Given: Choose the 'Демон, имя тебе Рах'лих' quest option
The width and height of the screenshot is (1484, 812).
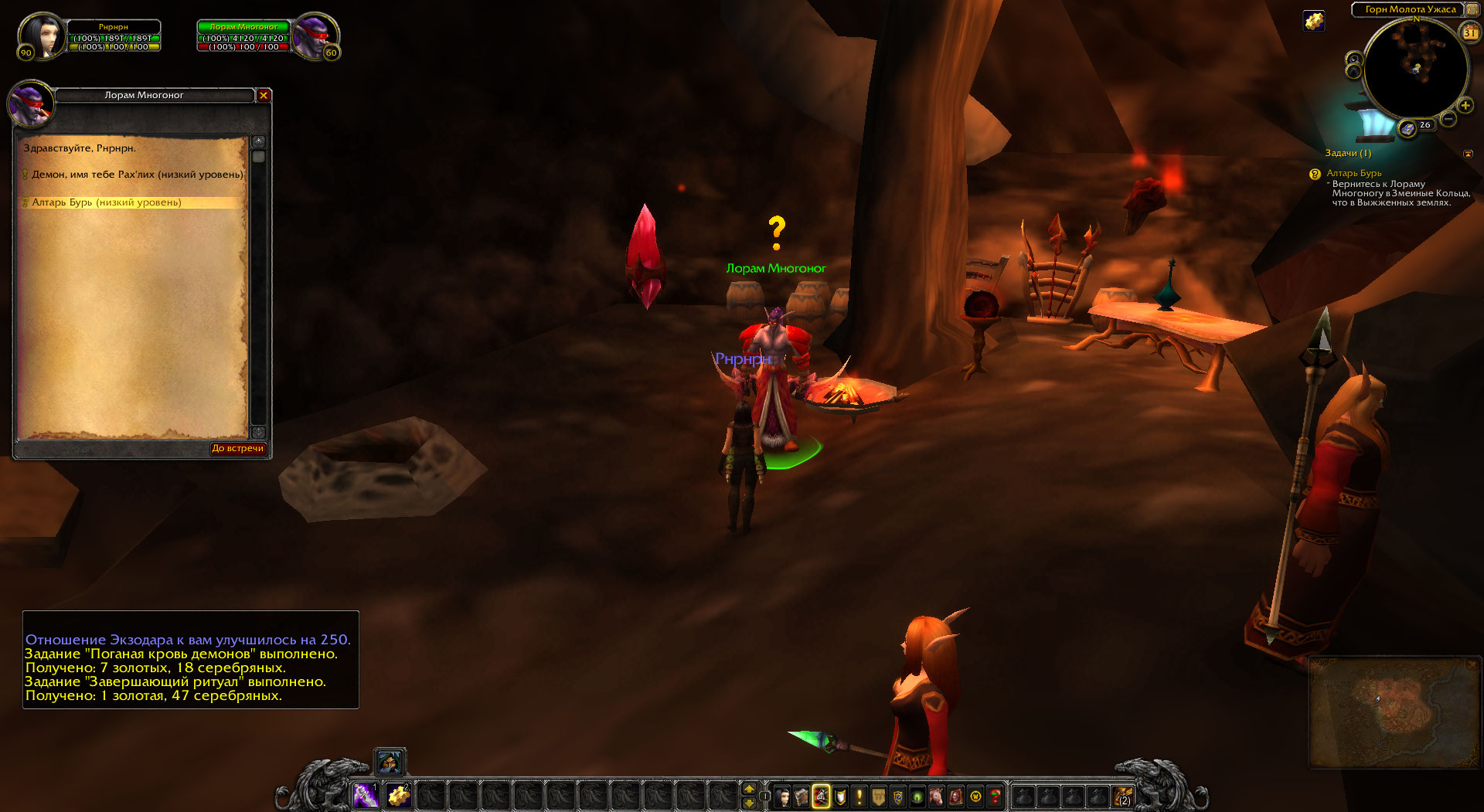Looking at the screenshot, I should 137,175.
